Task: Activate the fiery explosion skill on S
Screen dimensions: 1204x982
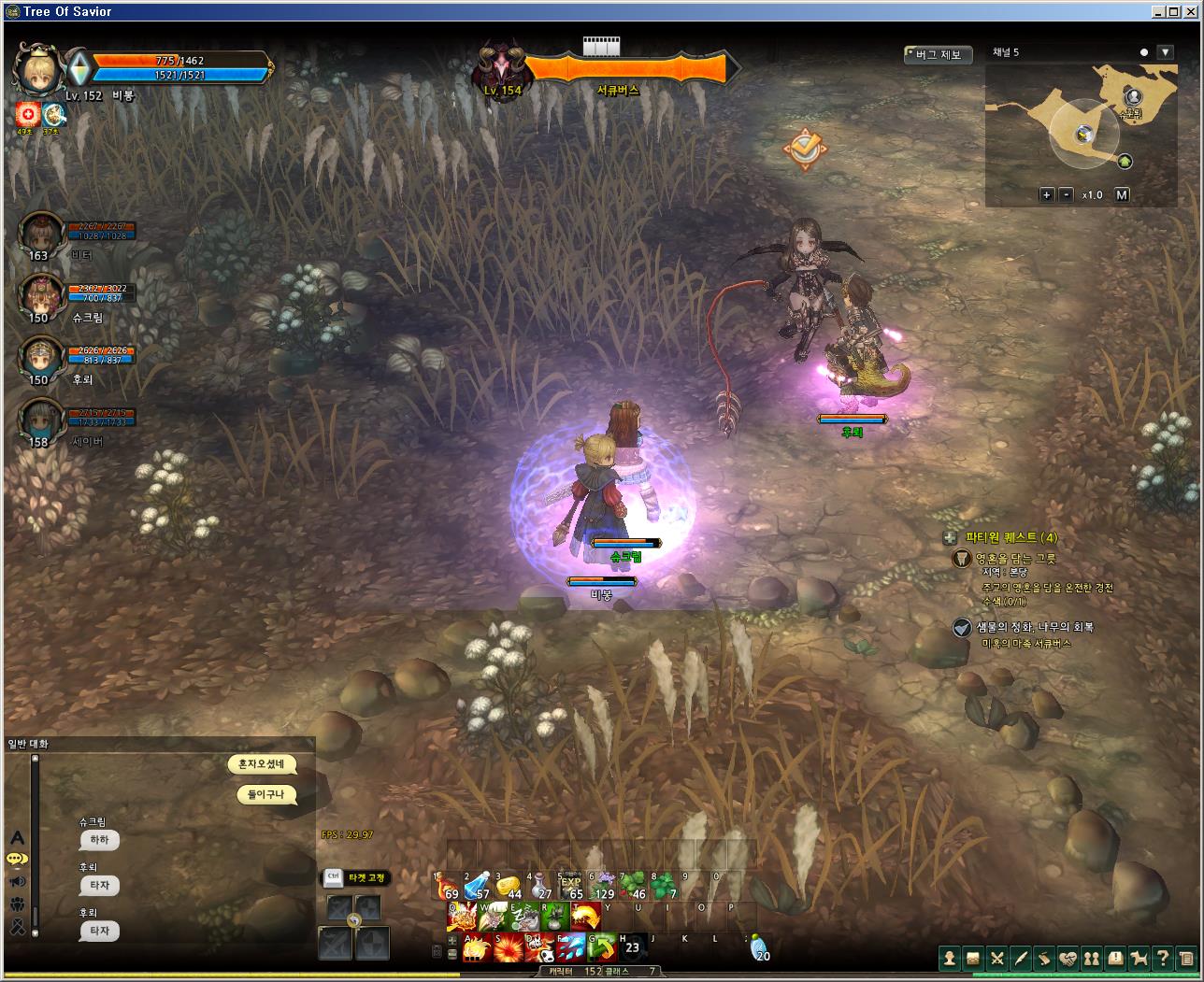Action: click(x=508, y=947)
